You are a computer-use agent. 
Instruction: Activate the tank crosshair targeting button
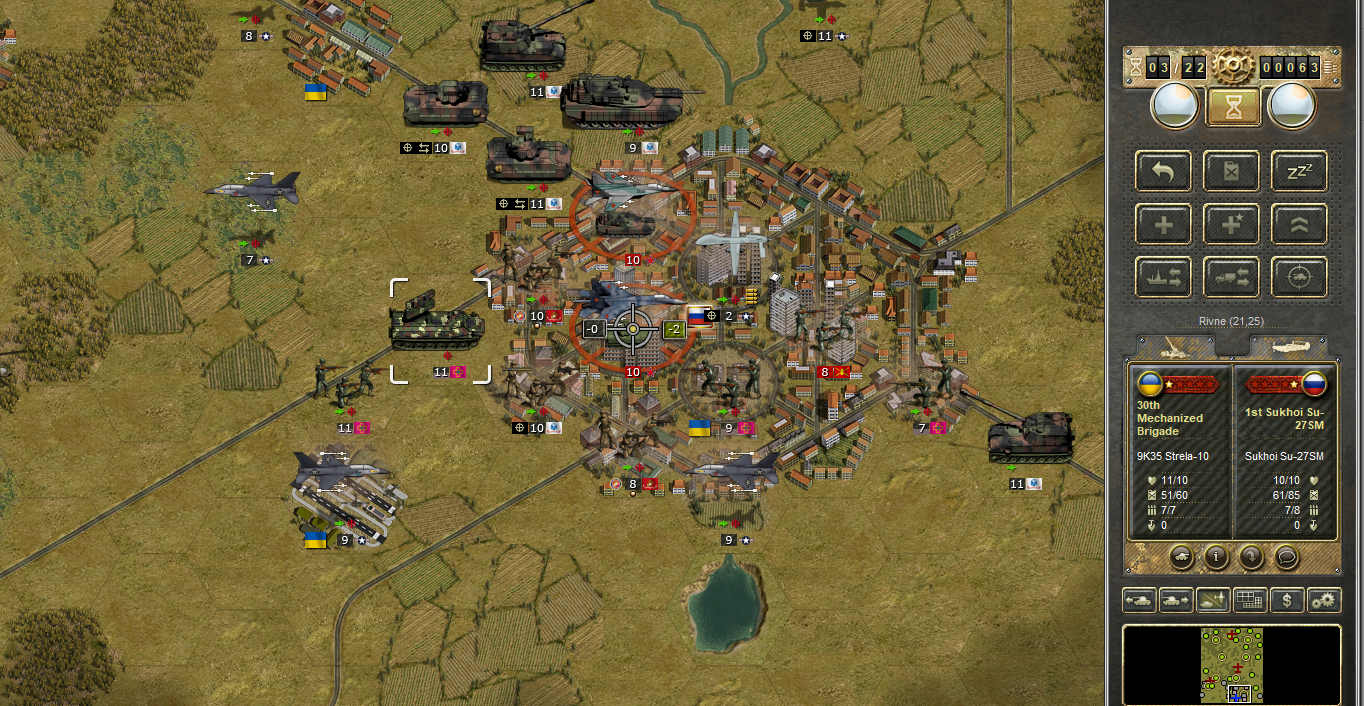pyautogui.click(x=1299, y=277)
